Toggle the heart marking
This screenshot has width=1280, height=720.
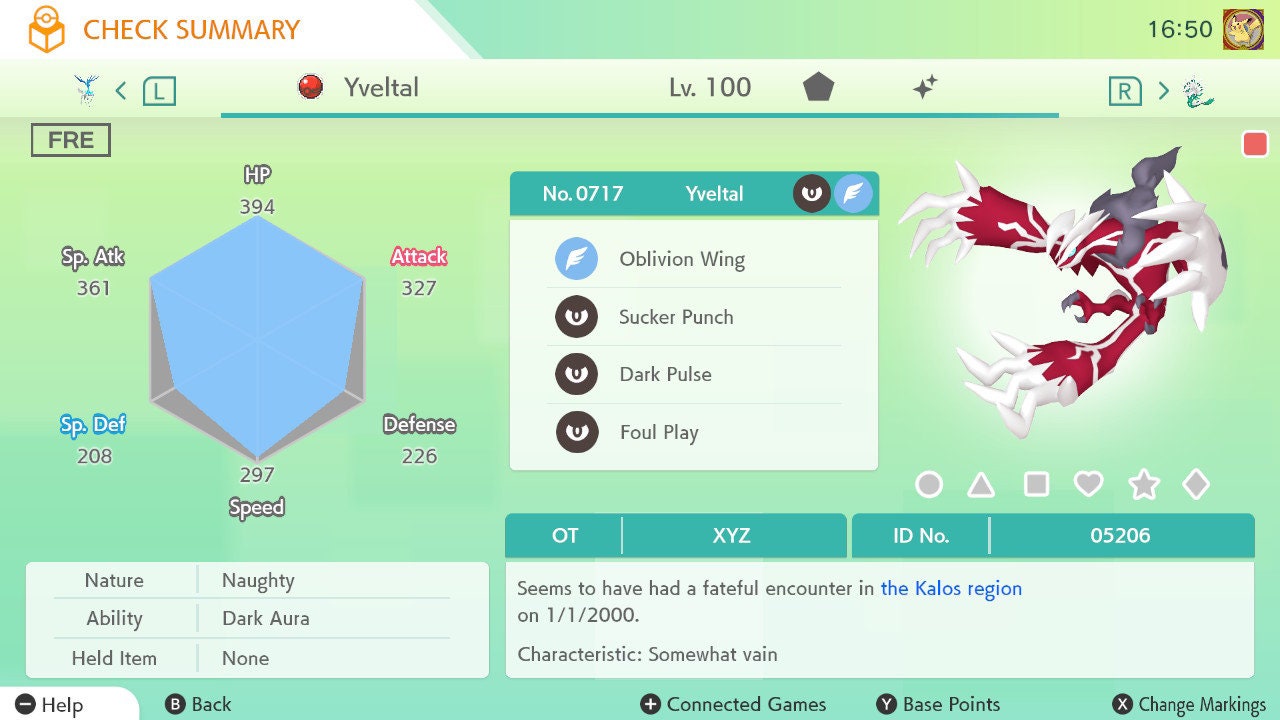tap(1088, 485)
